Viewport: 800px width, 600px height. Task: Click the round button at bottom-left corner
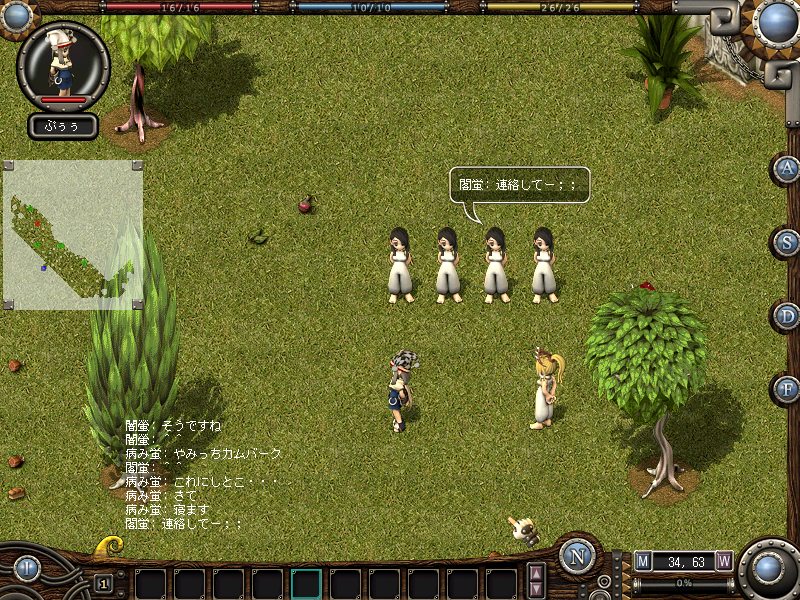point(27,568)
